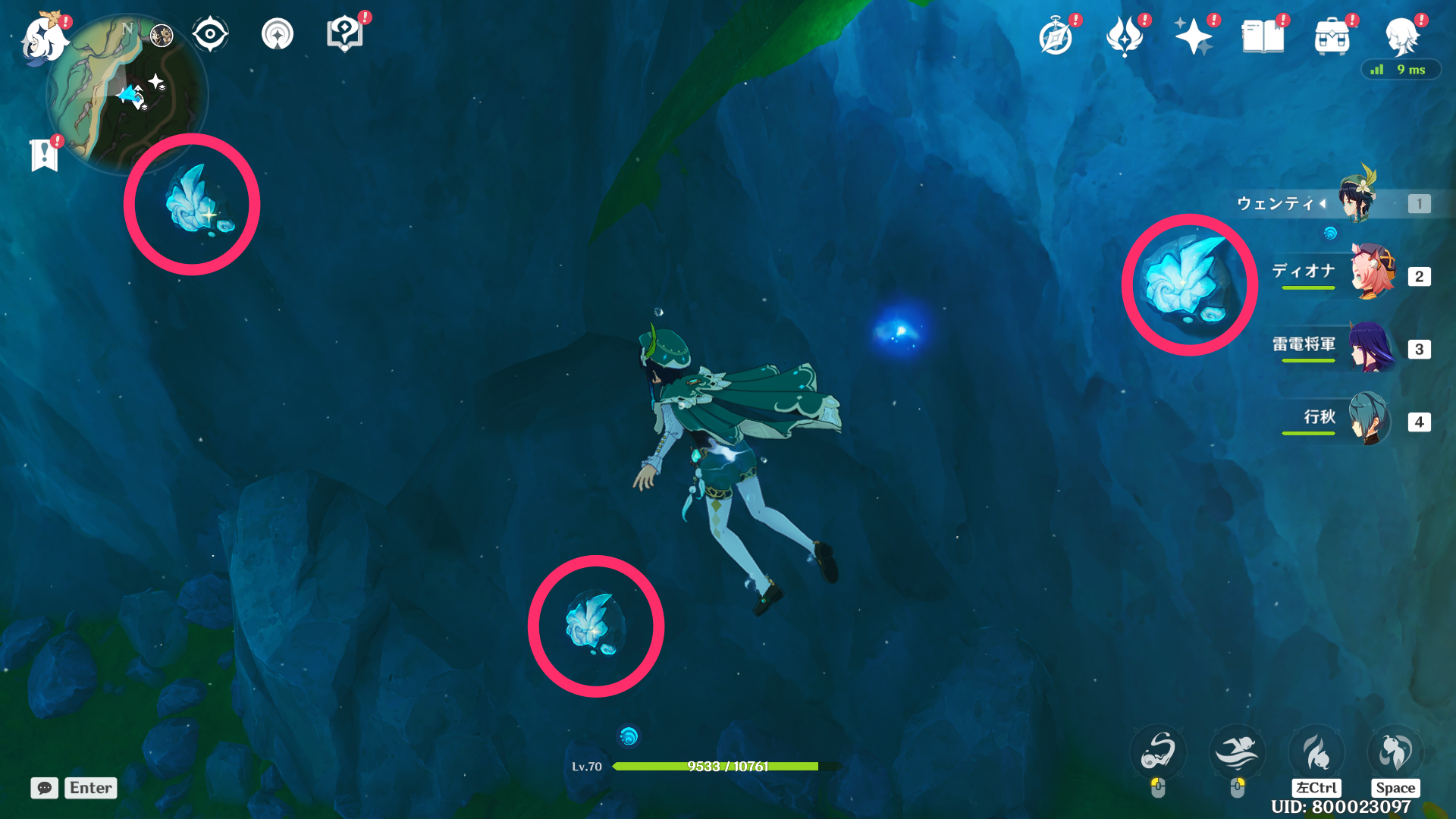Open chat via the speech bubble icon
This screenshot has height=819, width=1456.
(44, 788)
